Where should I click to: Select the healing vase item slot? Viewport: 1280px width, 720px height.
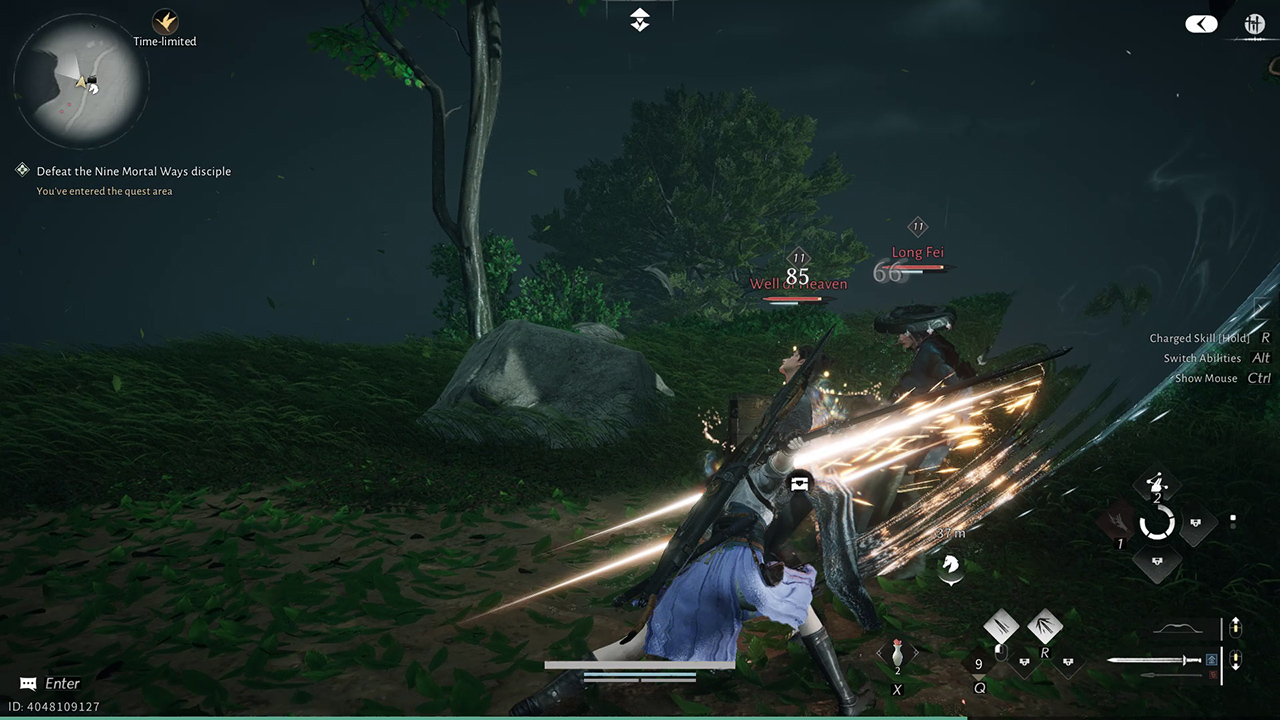(897, 654)
